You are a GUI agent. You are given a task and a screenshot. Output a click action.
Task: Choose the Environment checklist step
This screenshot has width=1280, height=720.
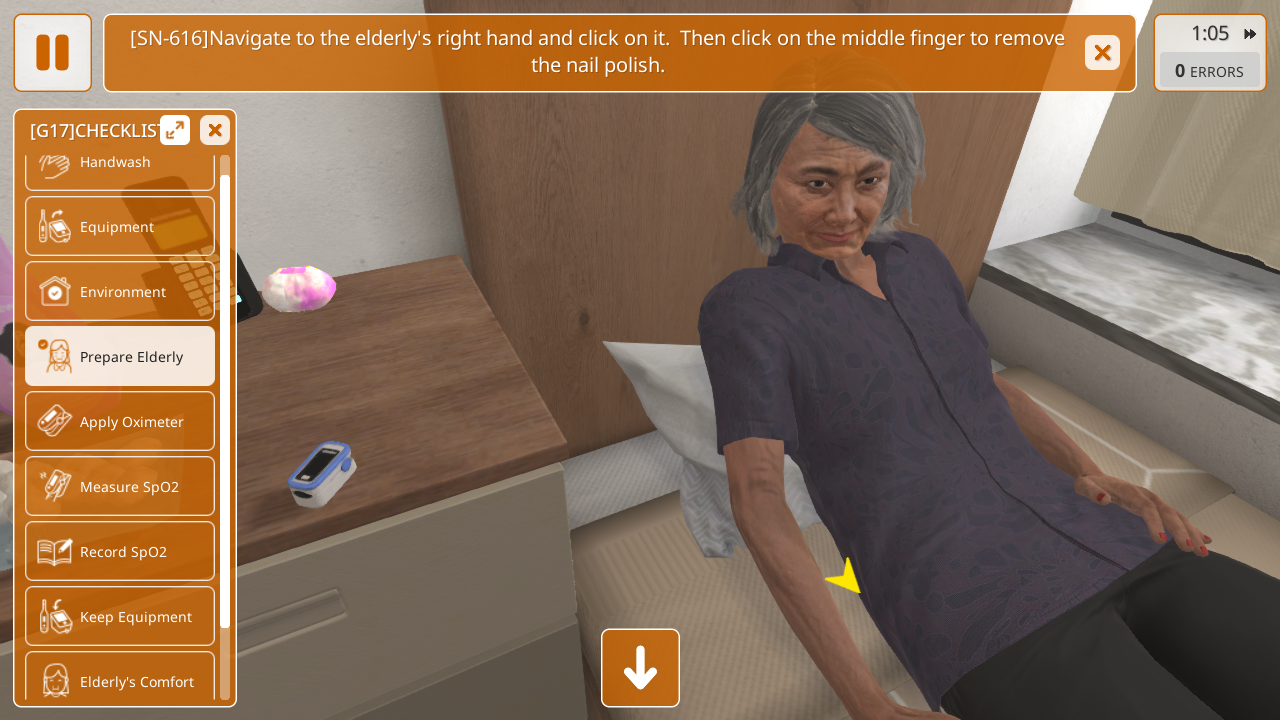click(x=120, y=292)
